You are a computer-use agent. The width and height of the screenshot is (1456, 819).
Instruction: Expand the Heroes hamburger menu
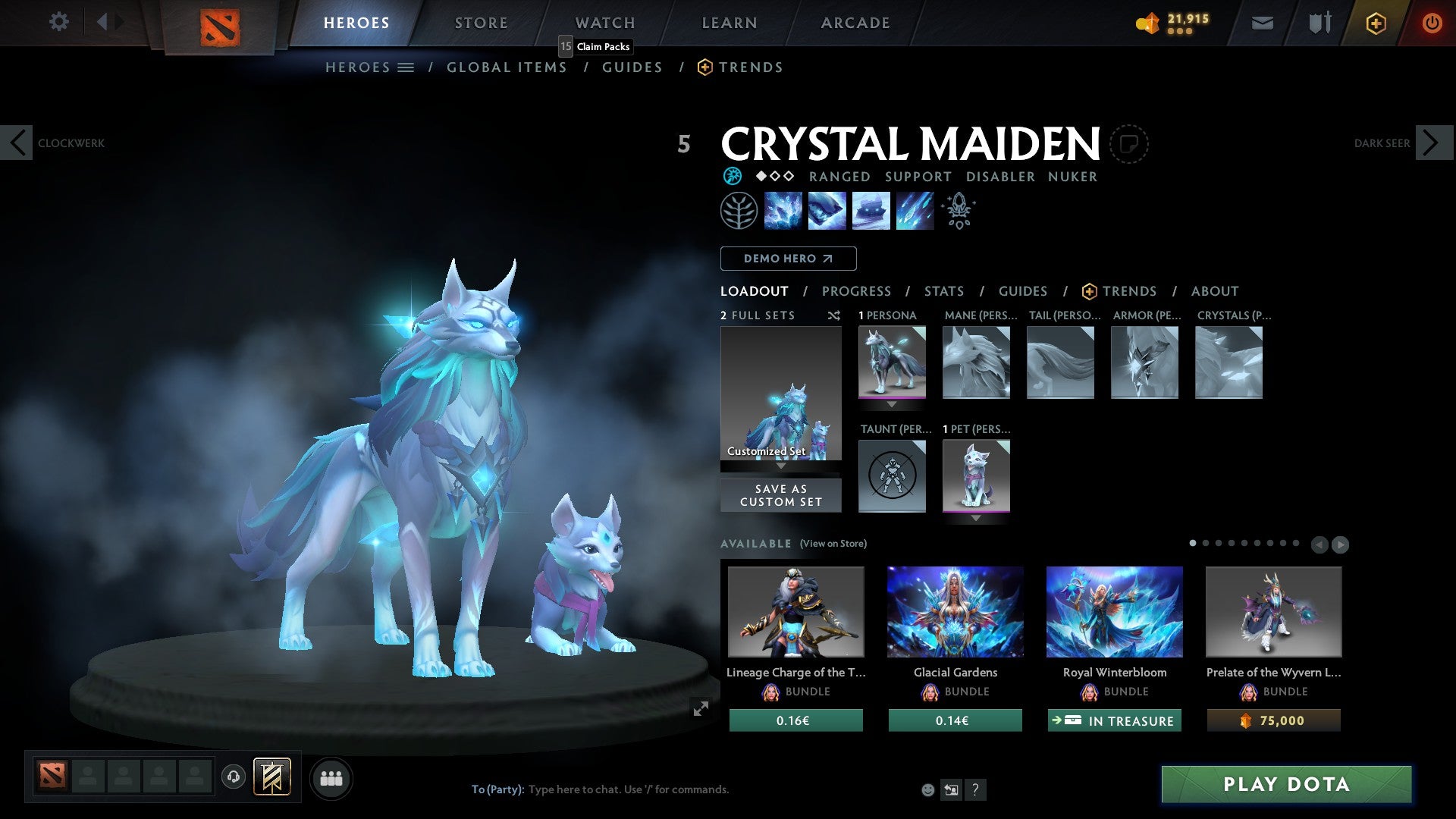pos(406,67)
